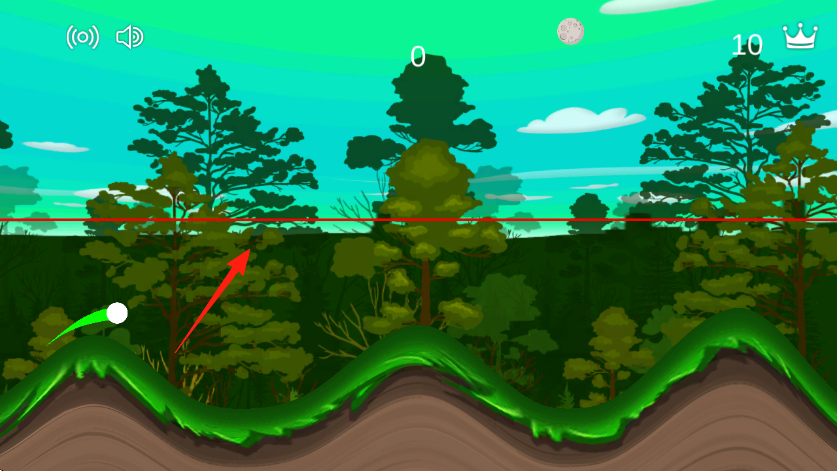The height and width of the screenshot is (471, 837).
Task: Toggle the vibration icon
Action: point(82,38)
